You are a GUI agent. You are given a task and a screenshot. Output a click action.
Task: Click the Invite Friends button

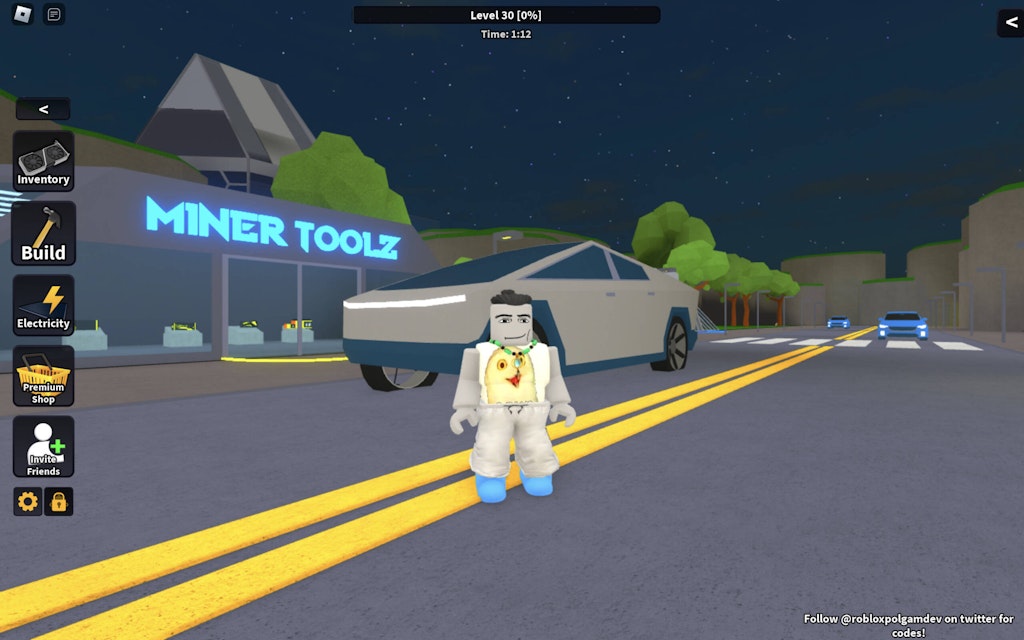pyautogui.click(x=43, y=447)
